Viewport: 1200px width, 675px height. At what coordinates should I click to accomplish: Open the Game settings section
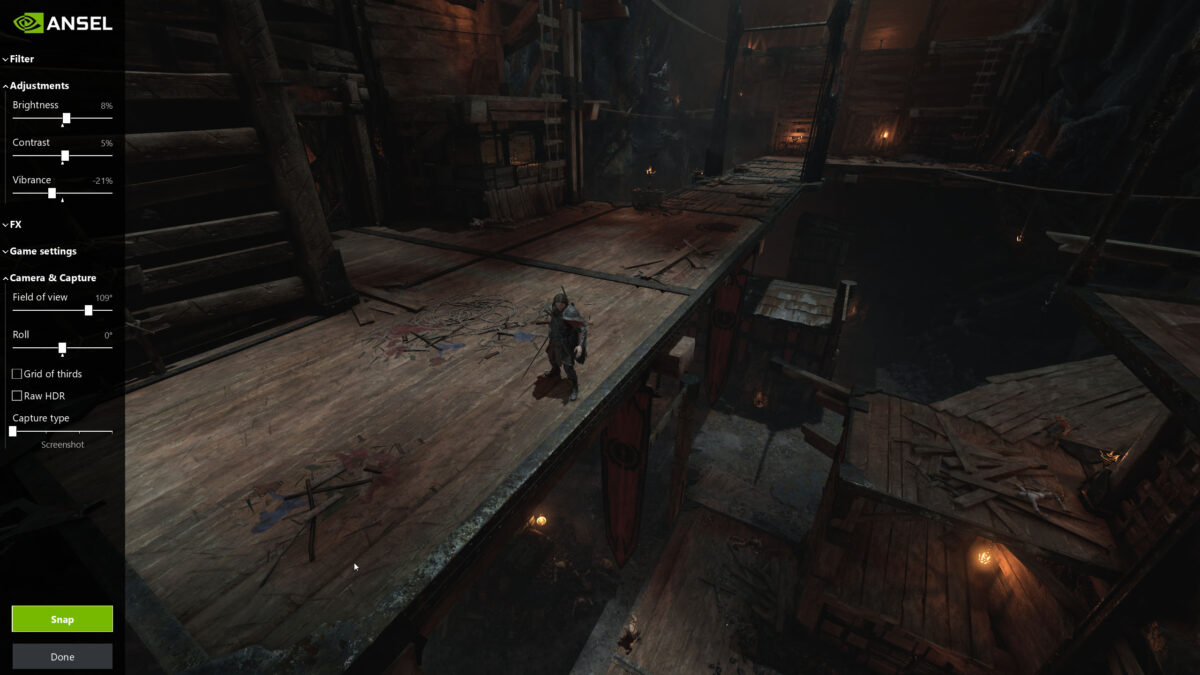click(42, 251)
